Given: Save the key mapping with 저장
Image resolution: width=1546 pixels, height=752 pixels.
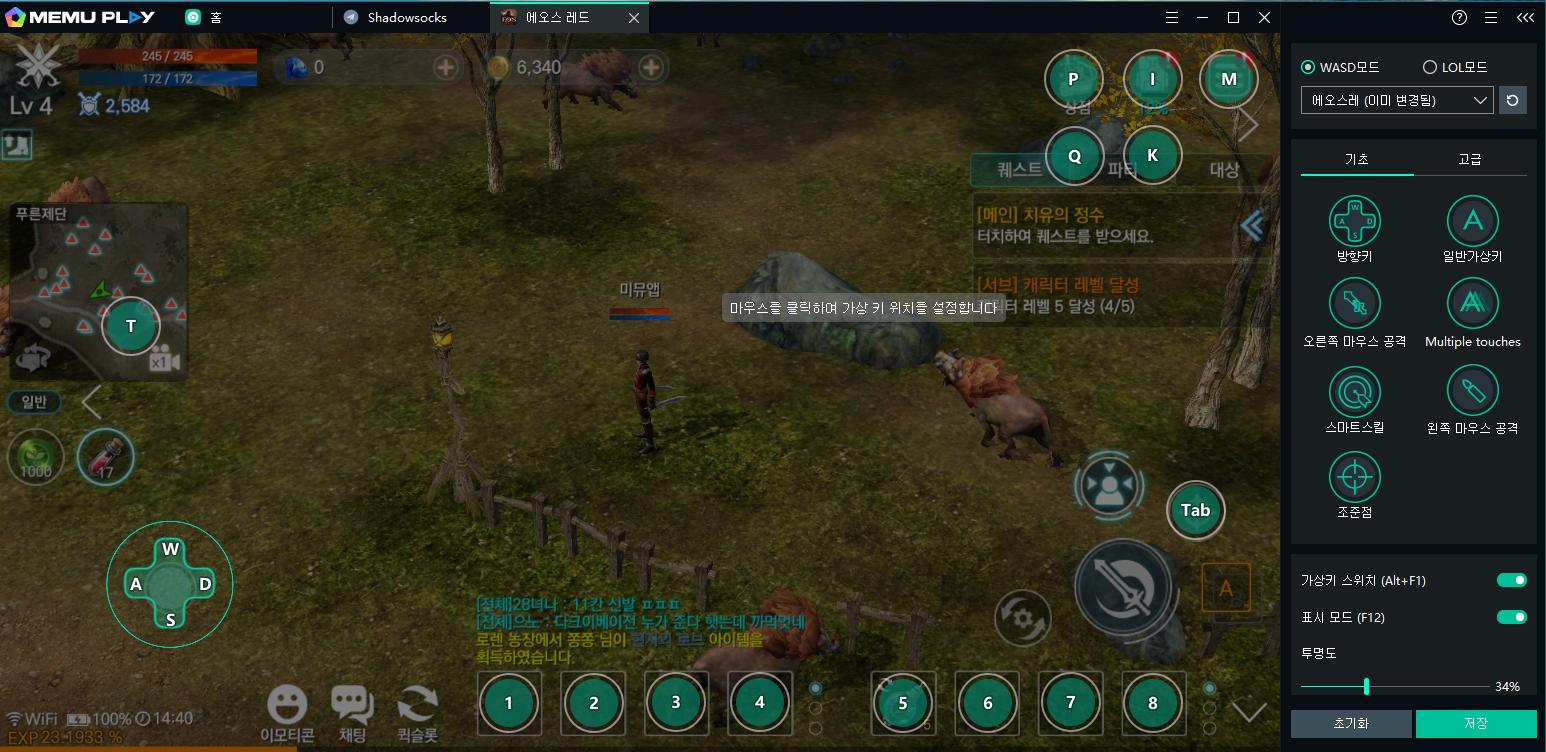Looking at the screenshot, I should point(1475,723).
